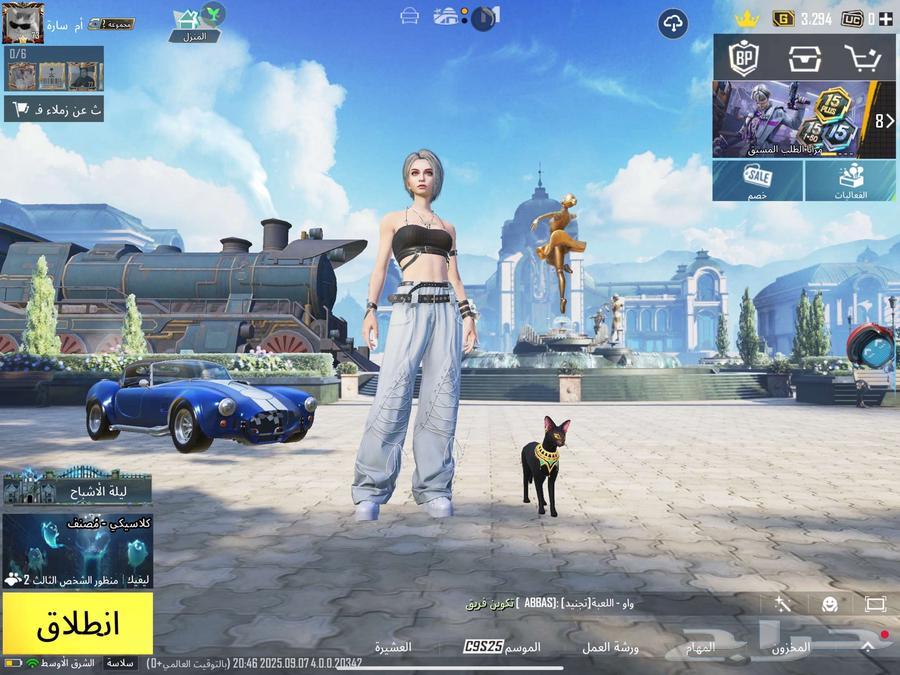The image size is (900, 675).
Task: Open the classic ranked mode selector
Action: pyautogui.click(x=77, y=551)
